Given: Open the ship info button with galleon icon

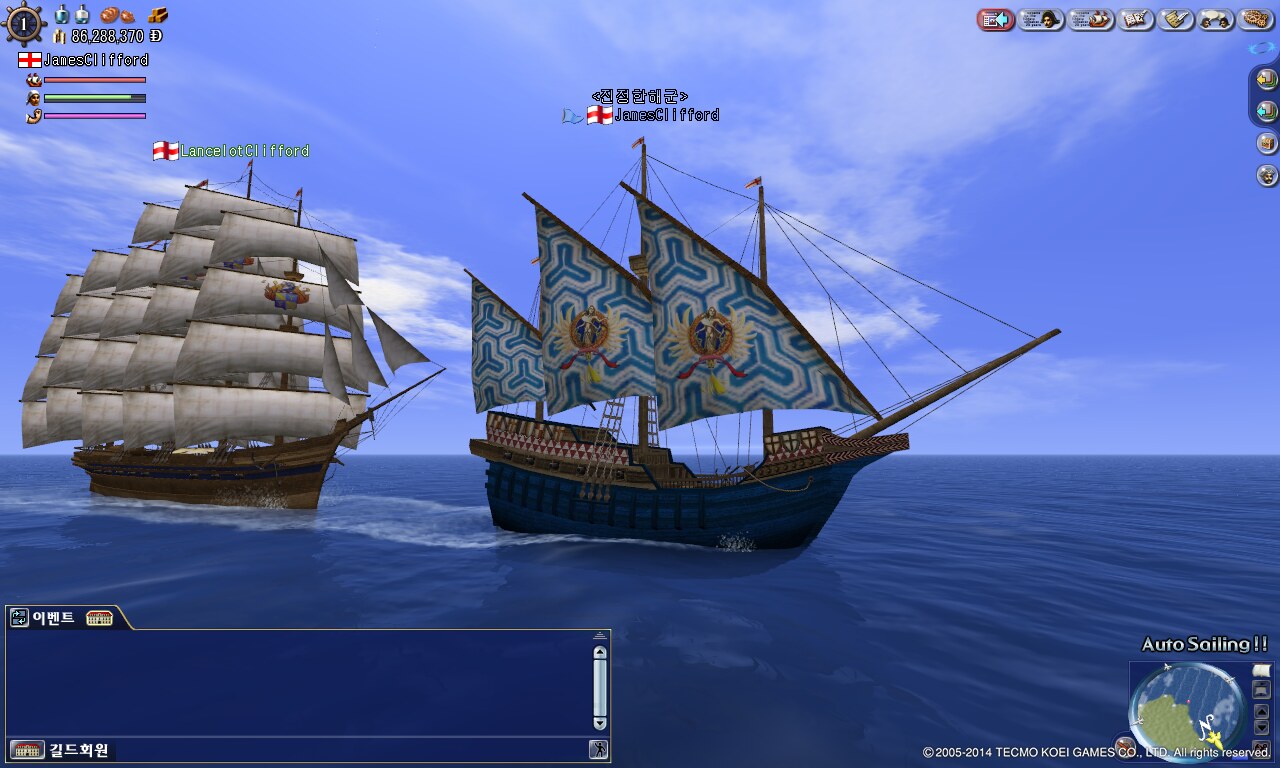Looking at the screenshot, I should click(x=1091, y=19).
